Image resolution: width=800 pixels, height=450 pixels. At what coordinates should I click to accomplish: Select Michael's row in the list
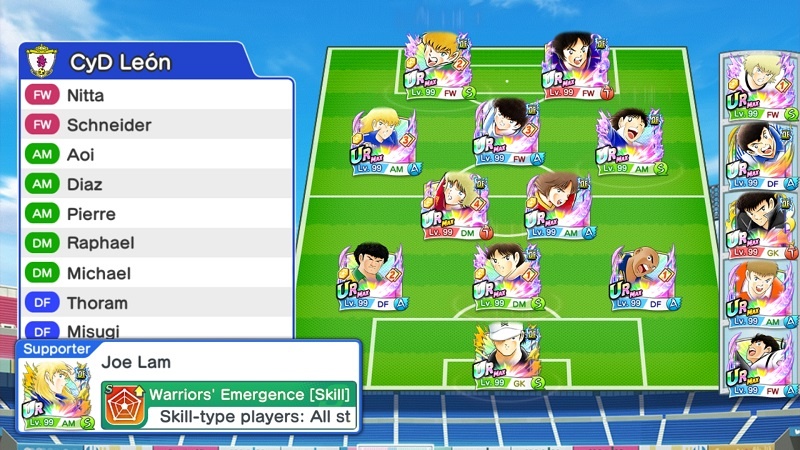click(x=157, y=273)
